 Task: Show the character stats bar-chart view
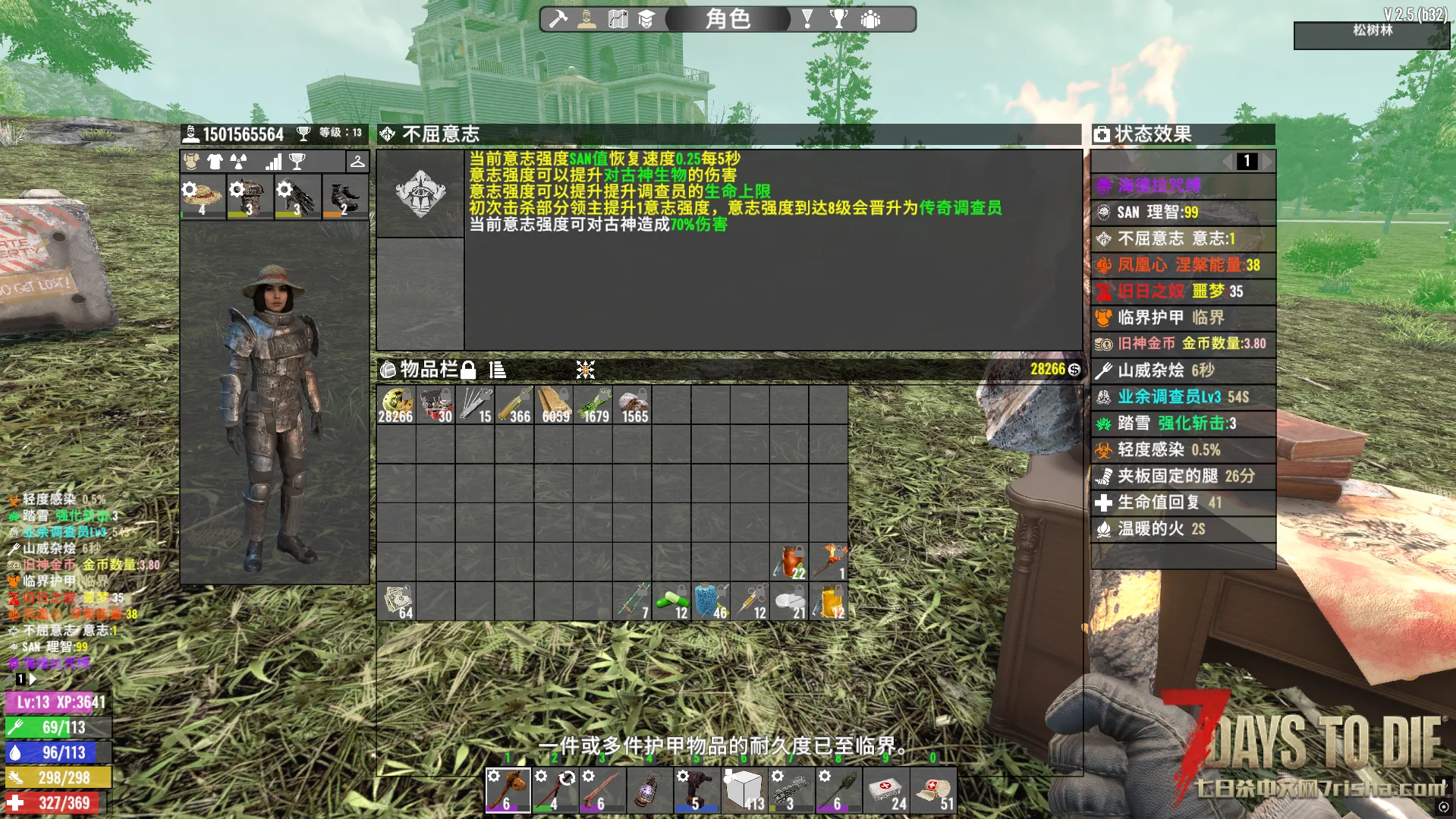pyautogui.click(x=273, y=161)
